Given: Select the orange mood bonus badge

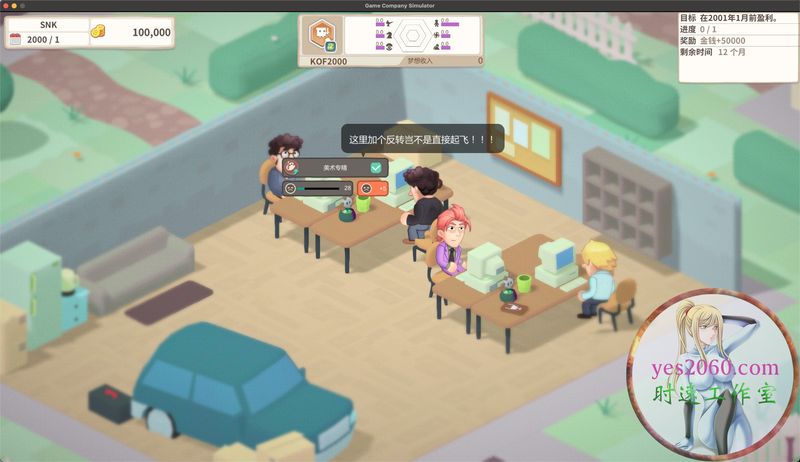Looking at the screenshot, I should 372,188.
